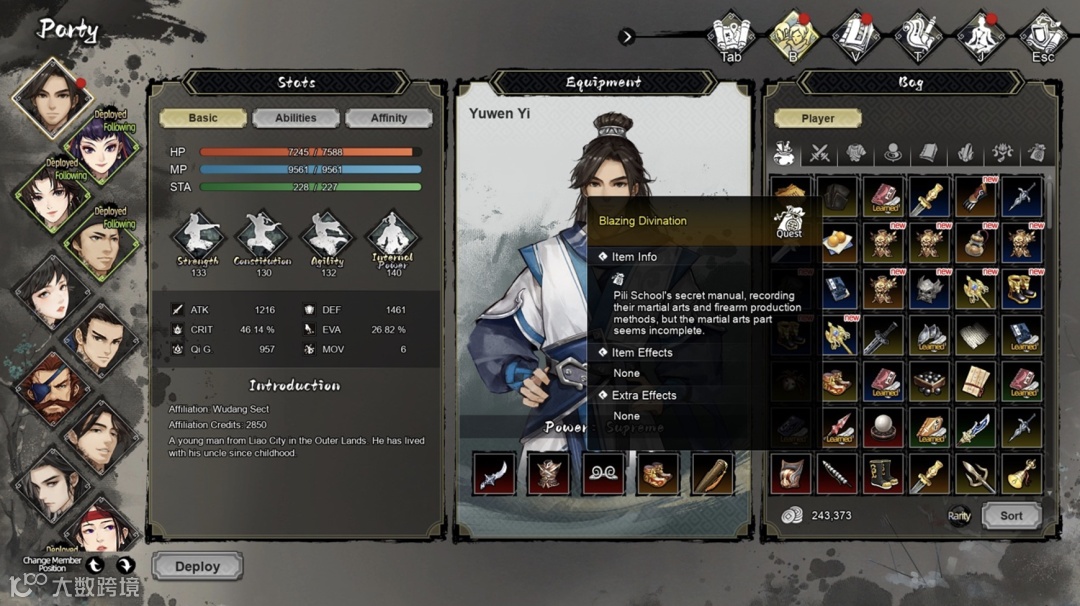The width and height of the screenshot is (1080, 606).
Task: Open the meditation figure menu icon
Action: click(x=980, y=36)
